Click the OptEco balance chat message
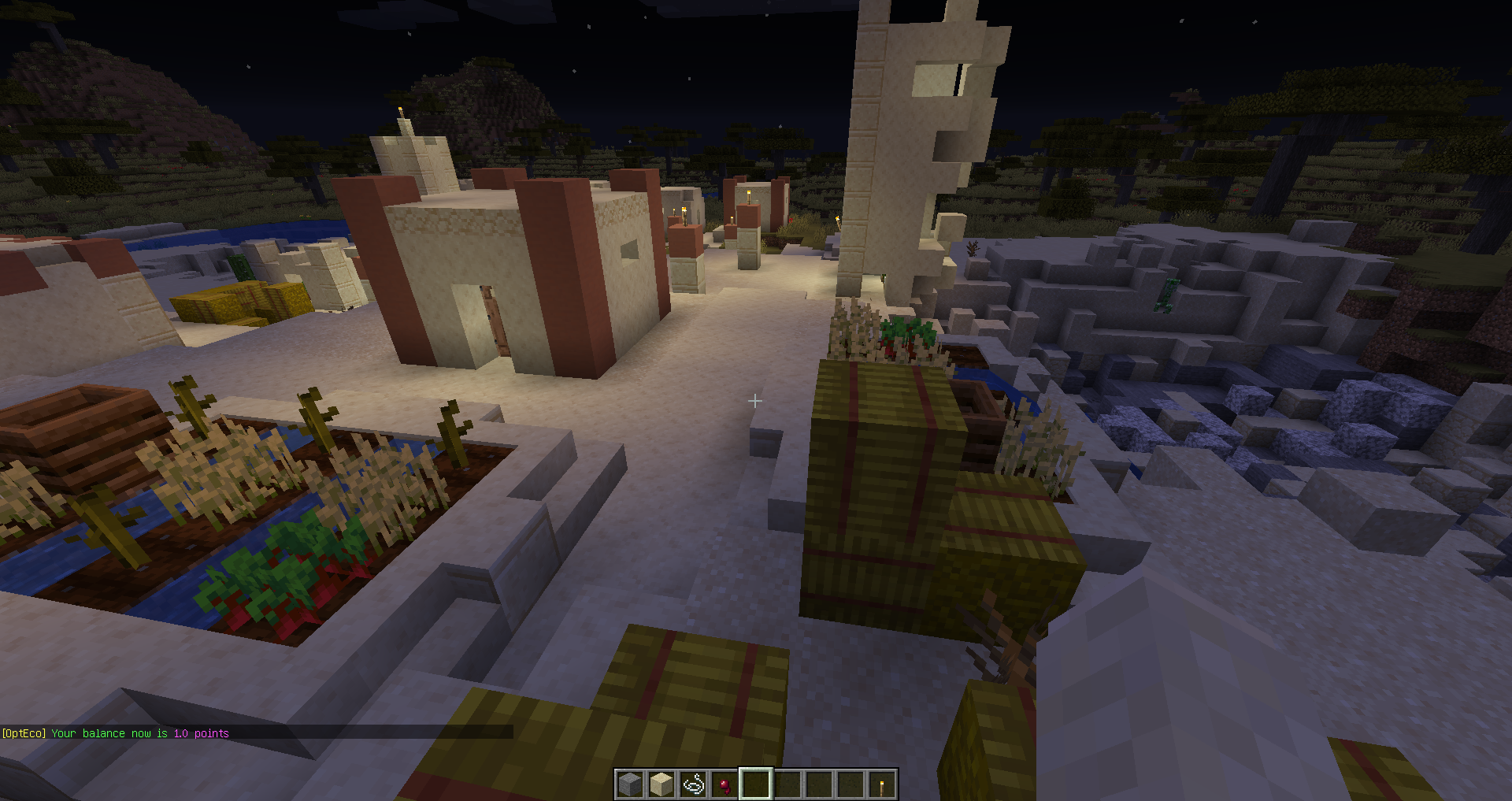The width and height of the screenshot is (1512, 801). pos(116,733)
